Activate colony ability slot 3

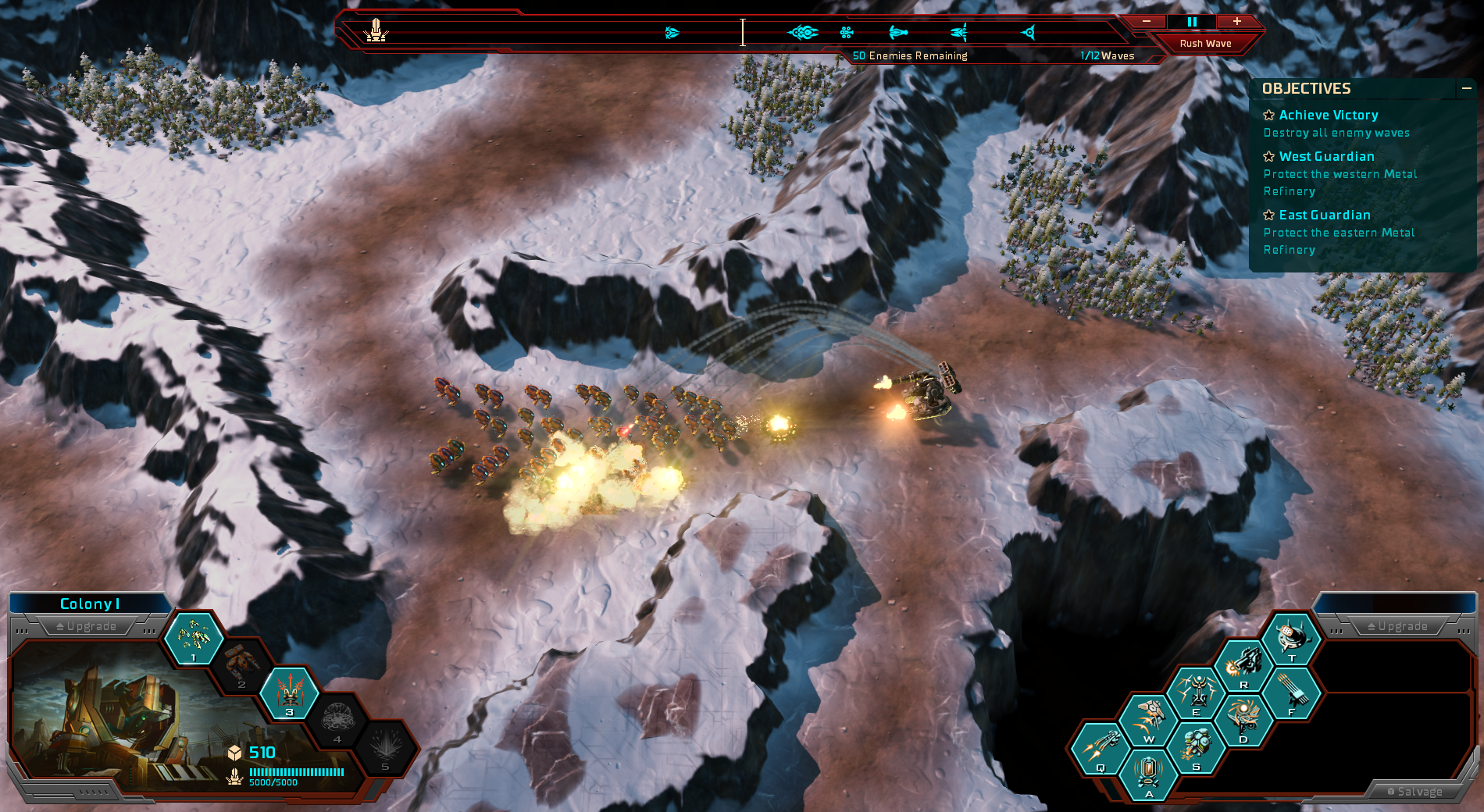[x=289, y=693]
